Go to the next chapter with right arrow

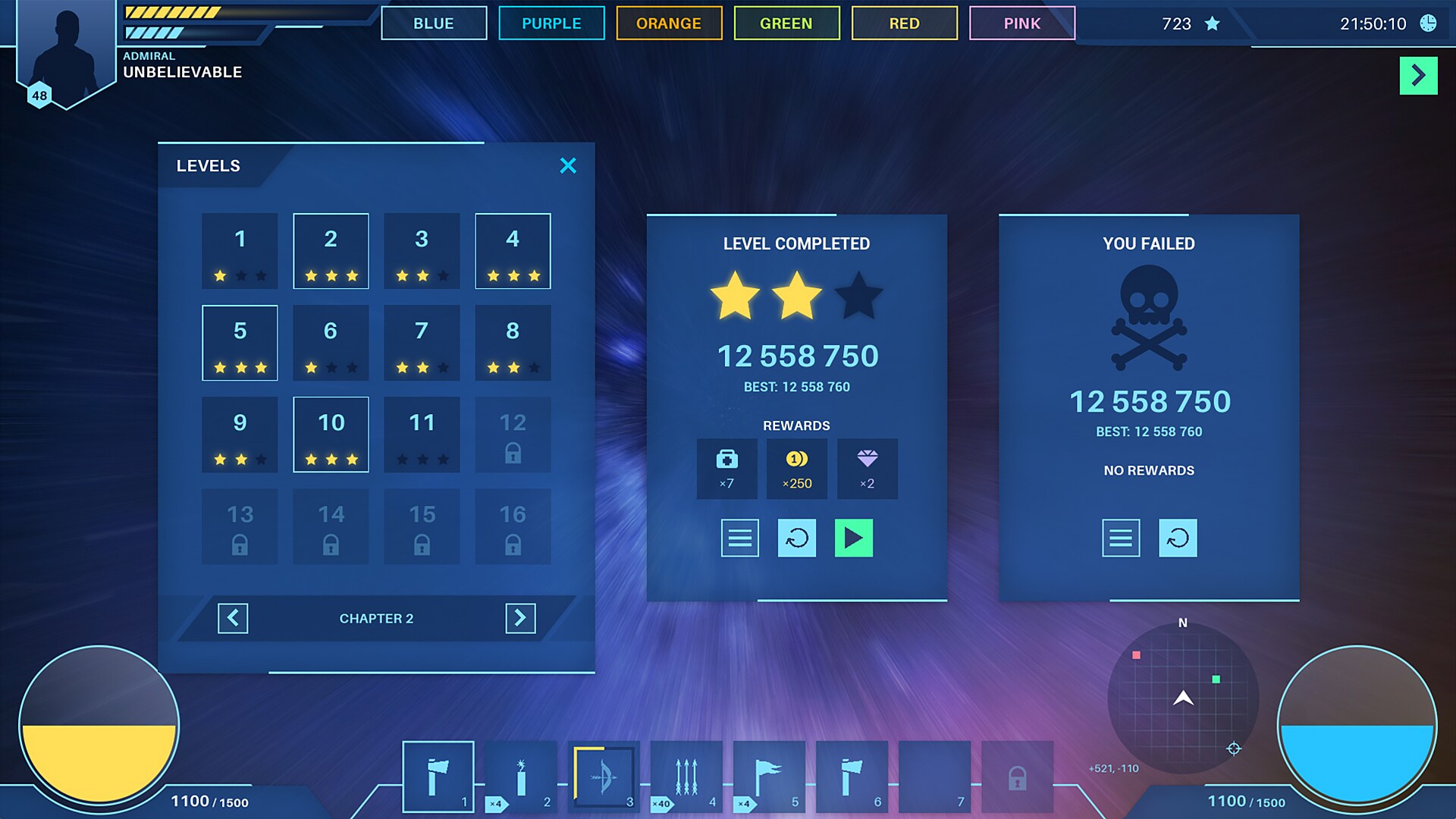520,618
